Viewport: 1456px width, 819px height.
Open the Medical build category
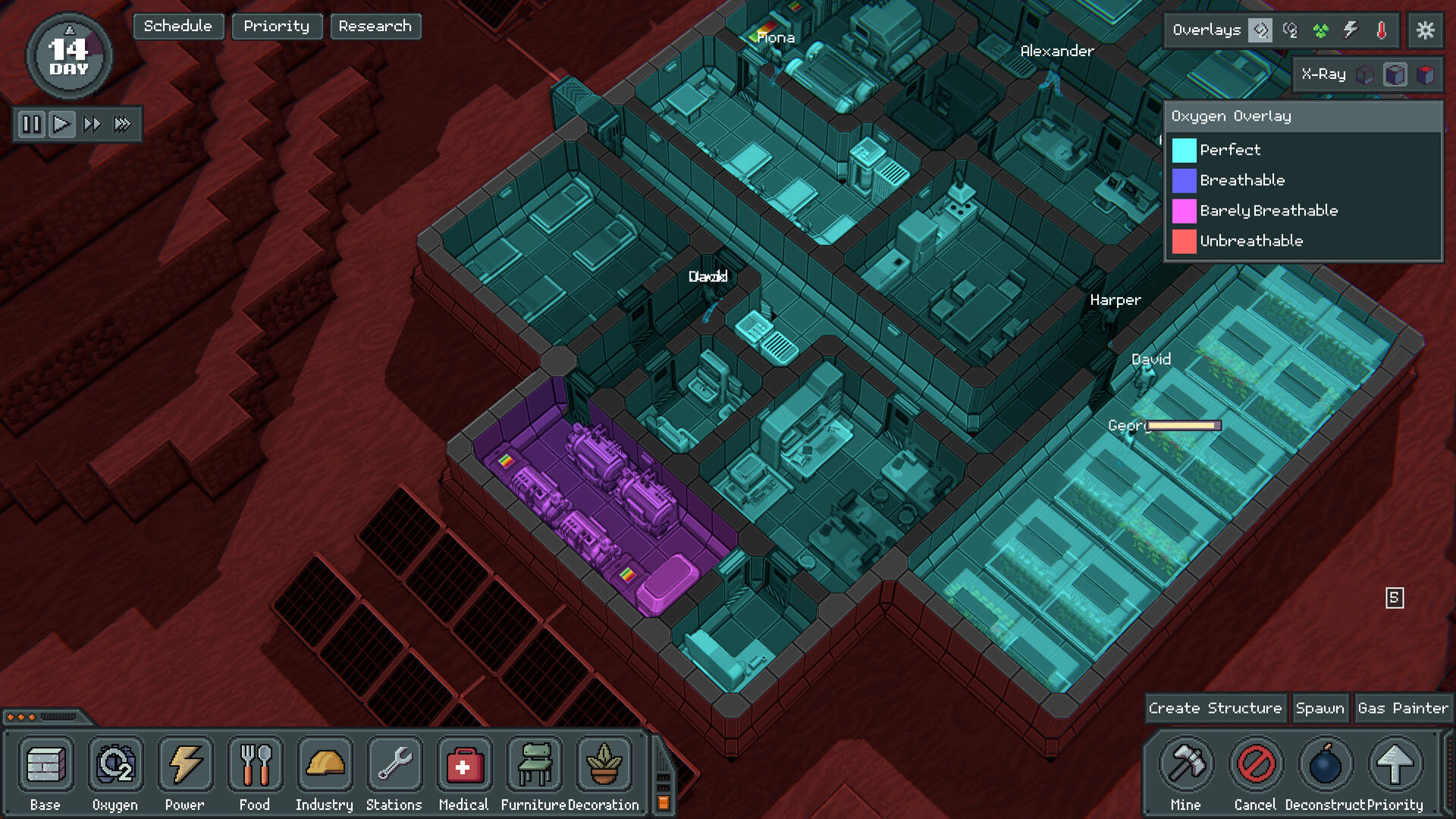click(x=464, y=764)
